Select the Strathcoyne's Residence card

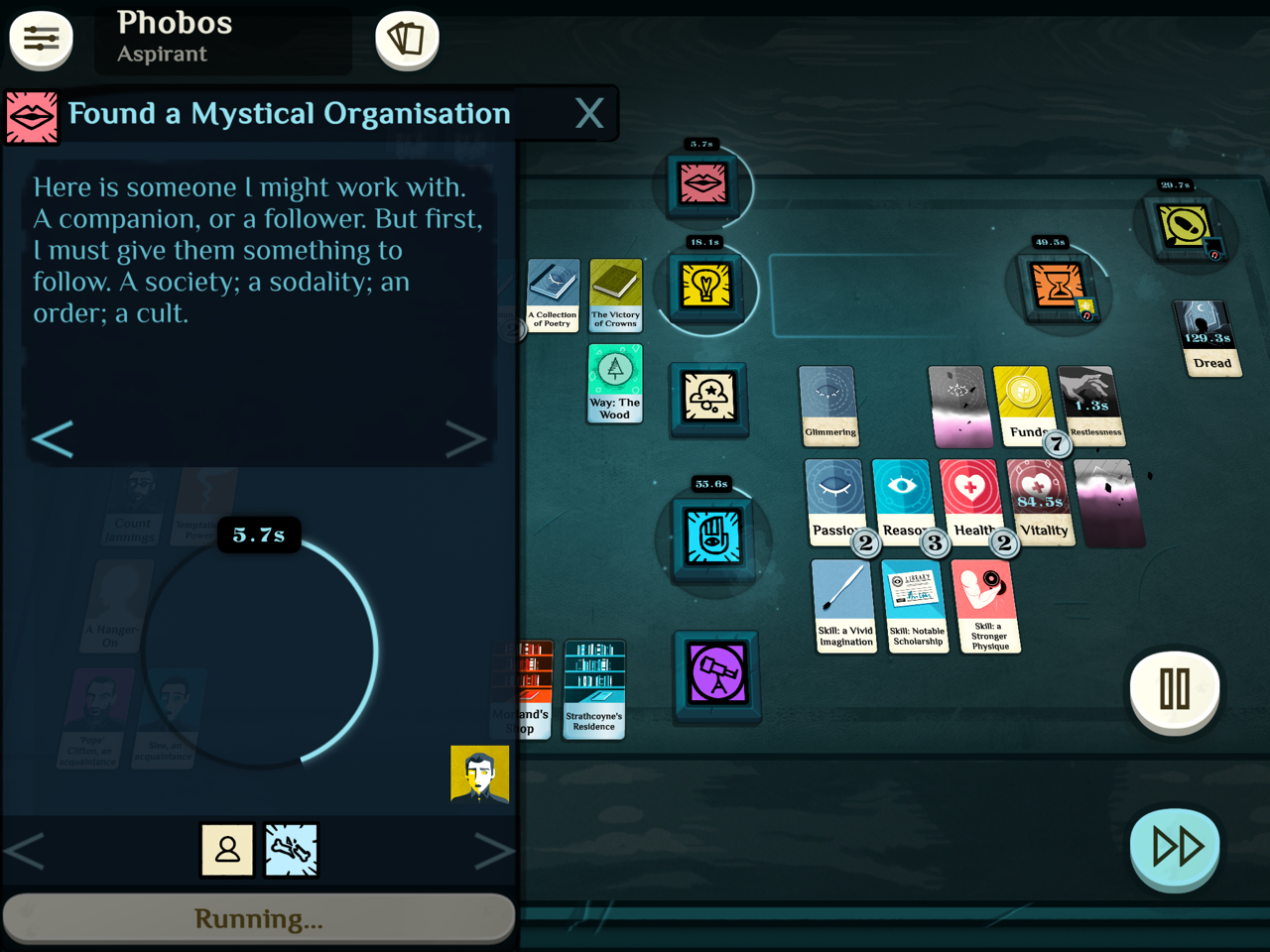pyautogui.click(x=594, y=687)
